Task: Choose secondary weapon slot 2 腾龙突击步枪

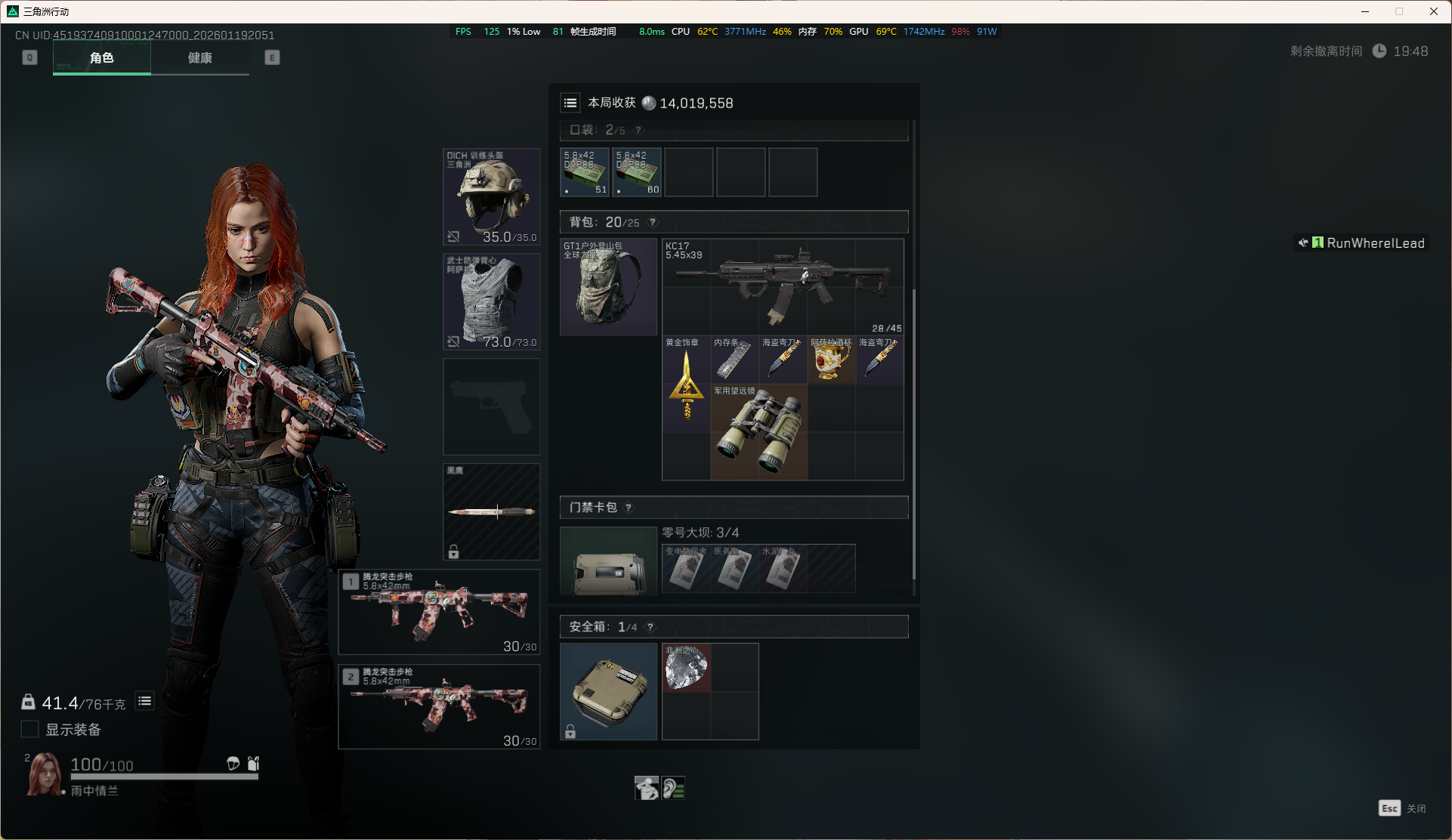Action: [439, 706]
